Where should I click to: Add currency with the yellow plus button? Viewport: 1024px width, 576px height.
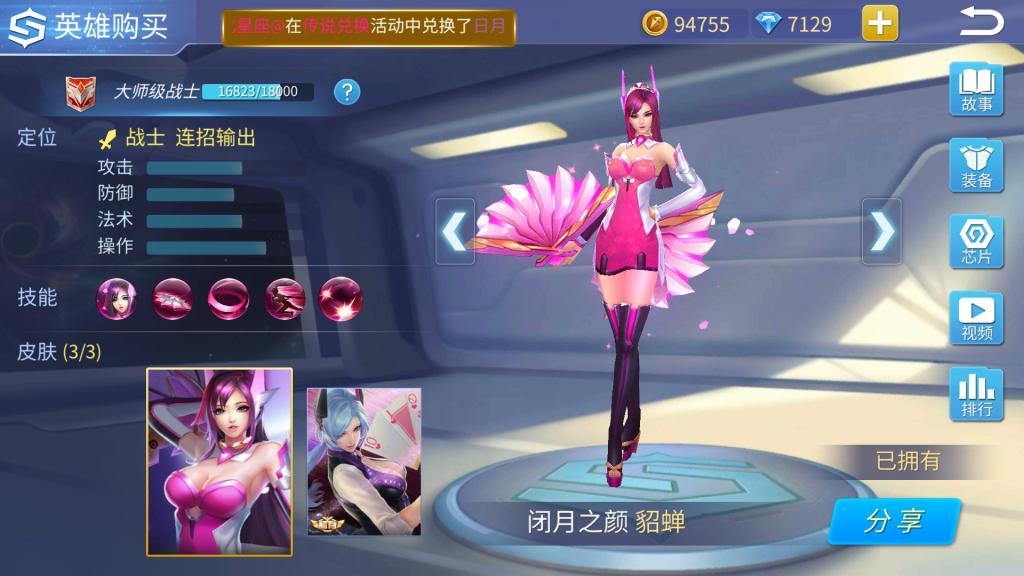point(880,23)
